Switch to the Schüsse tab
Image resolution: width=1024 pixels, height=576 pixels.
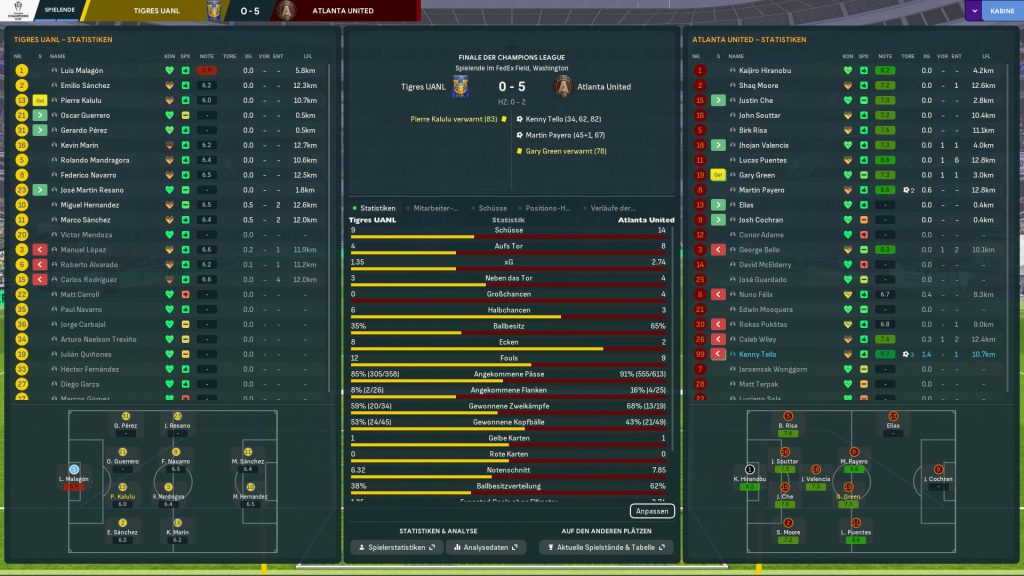coord(492,208)
